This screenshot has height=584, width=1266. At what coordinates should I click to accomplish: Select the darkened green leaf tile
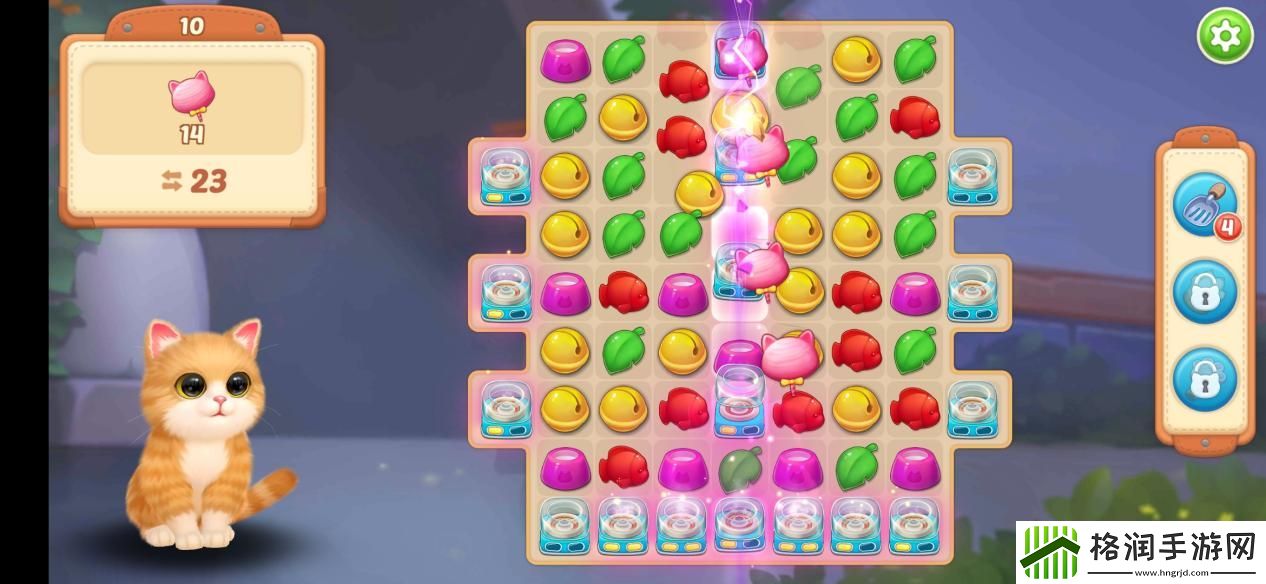[x=740, y=467]
